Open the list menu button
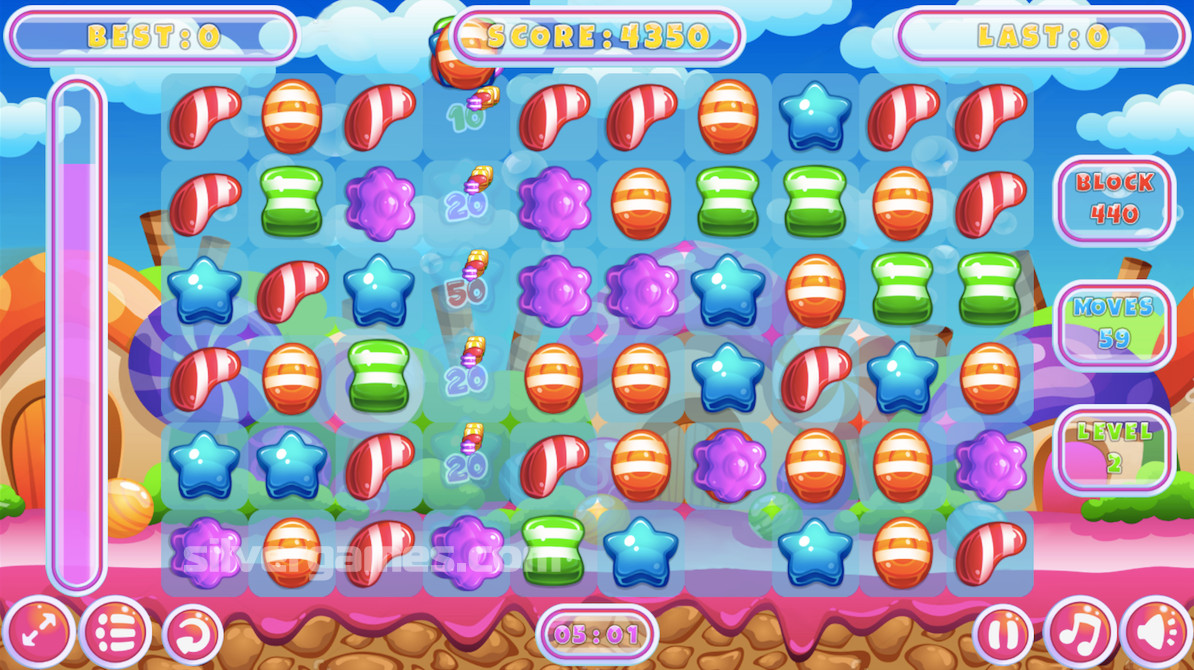 [114, 632]
